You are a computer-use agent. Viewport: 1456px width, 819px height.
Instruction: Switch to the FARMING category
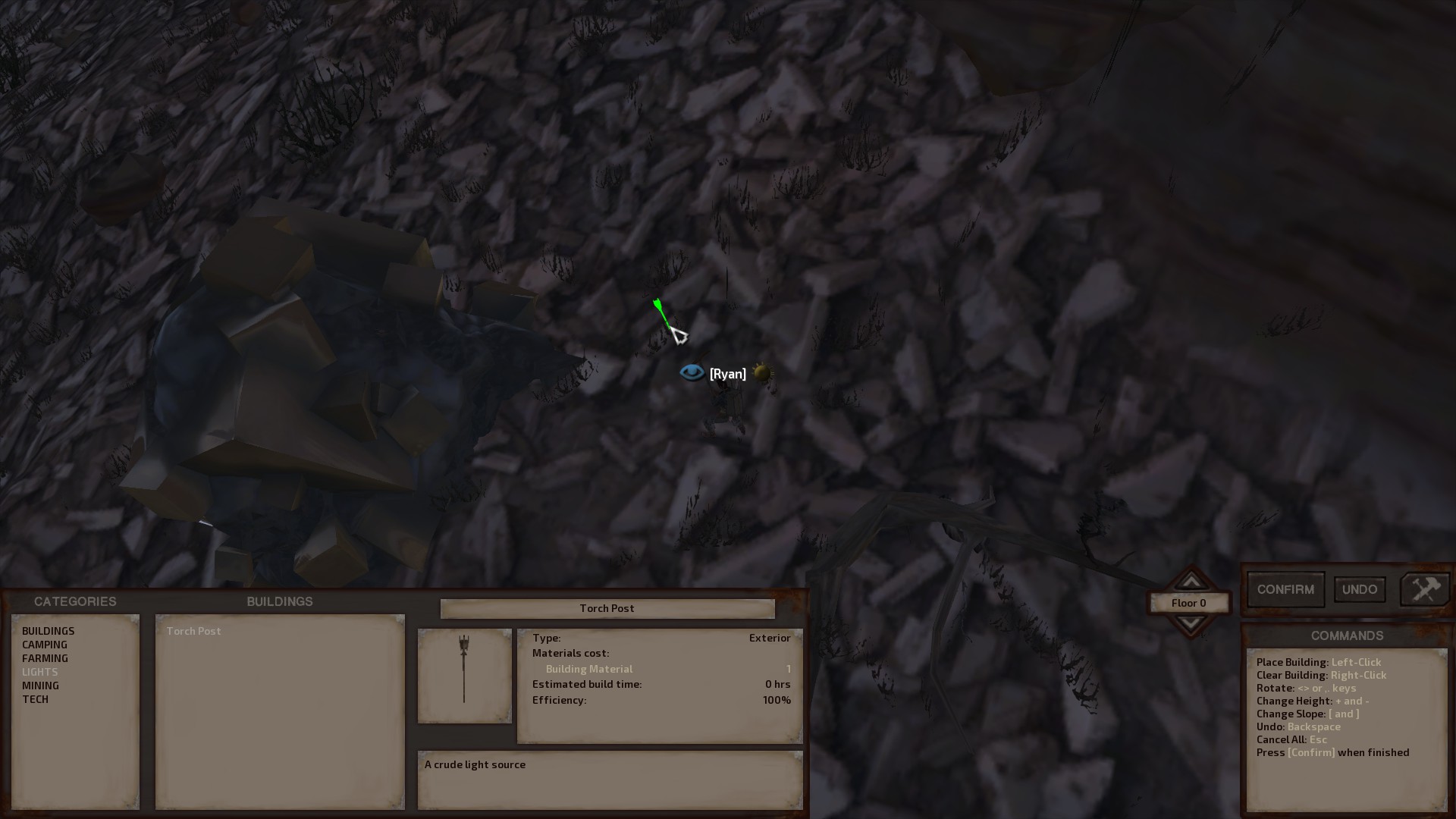coord(45,657)
